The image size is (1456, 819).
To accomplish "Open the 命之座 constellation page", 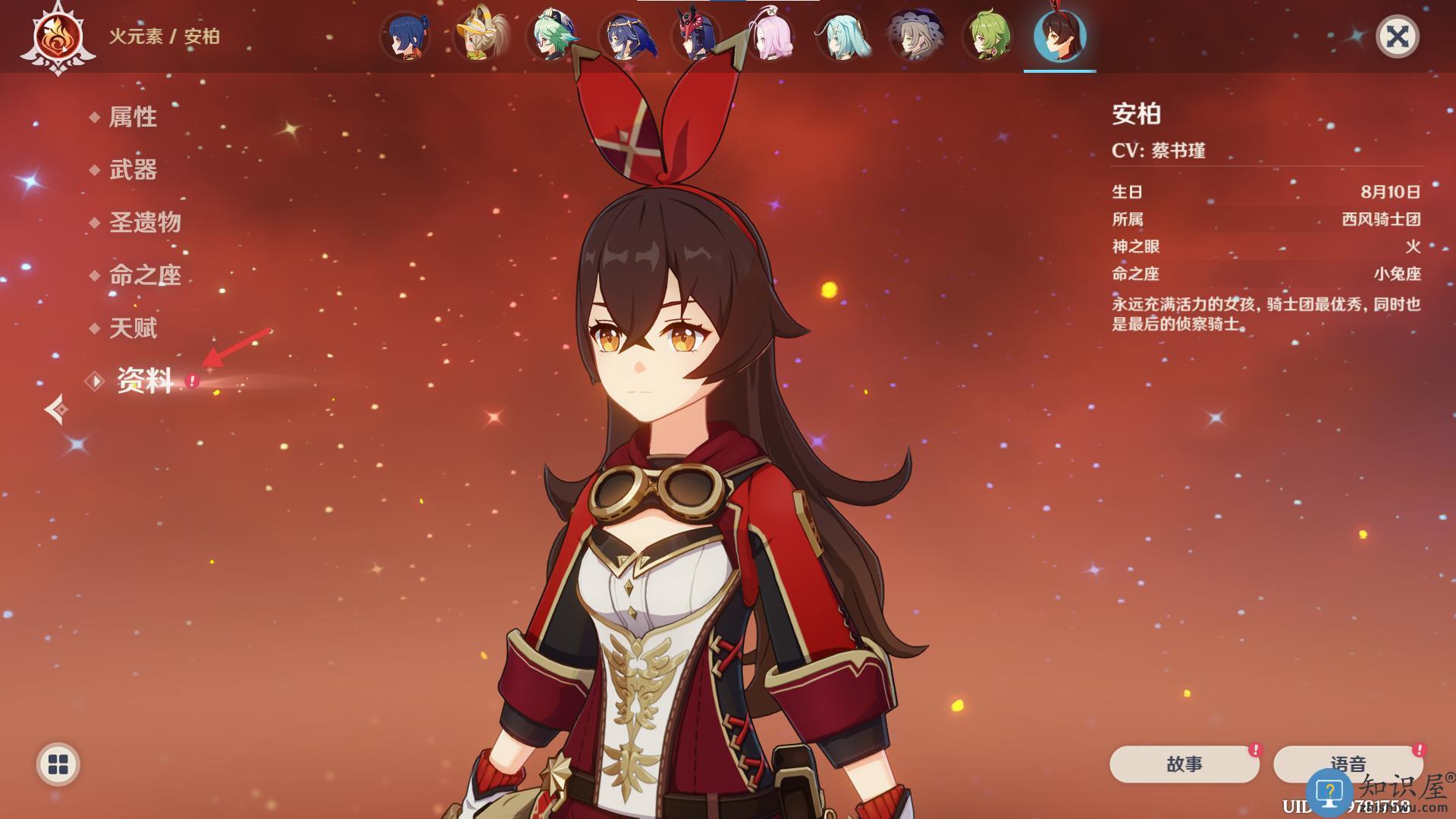I will [145, 275].
